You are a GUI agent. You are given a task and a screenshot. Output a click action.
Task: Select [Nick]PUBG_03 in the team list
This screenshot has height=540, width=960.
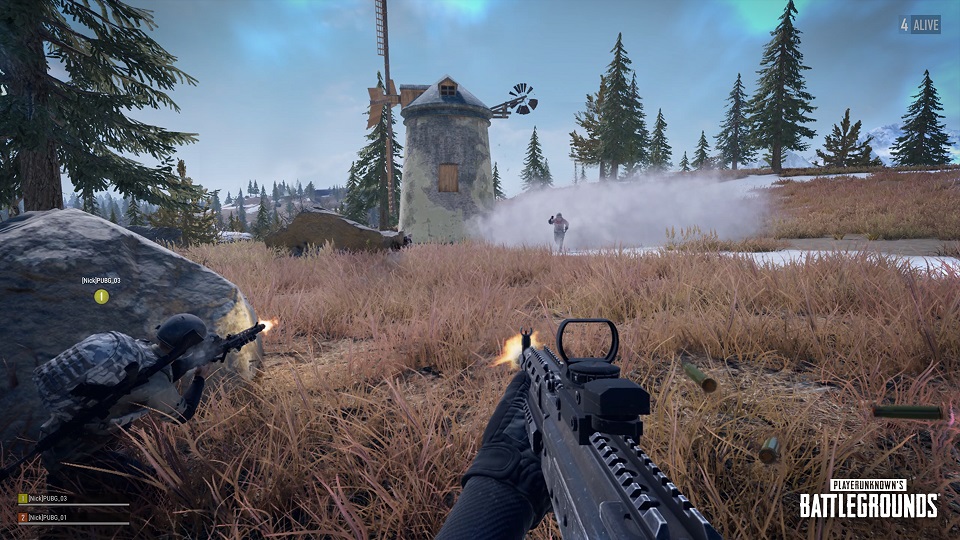47,498
